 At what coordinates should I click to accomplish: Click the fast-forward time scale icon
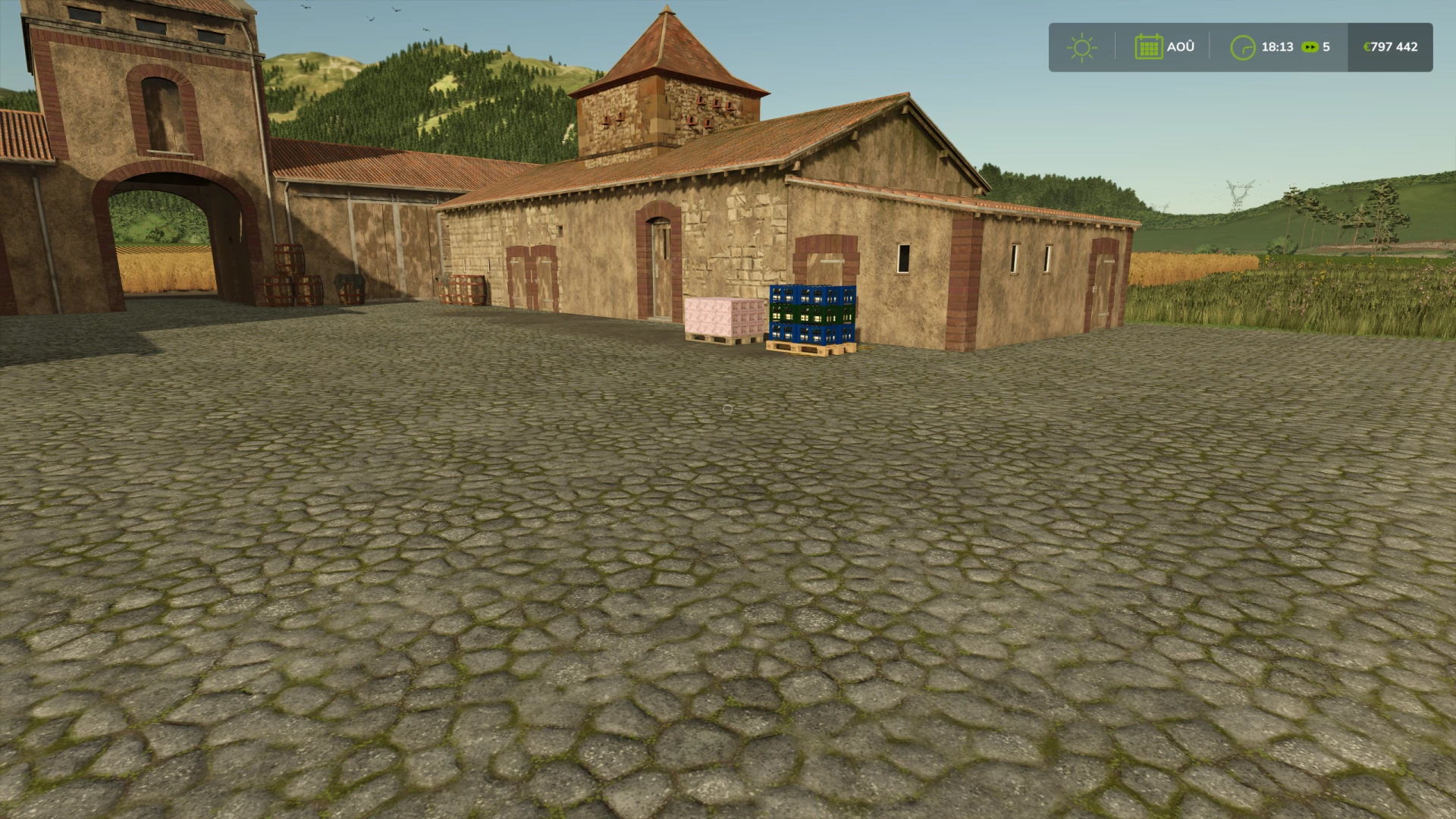tap(1309, 47)
